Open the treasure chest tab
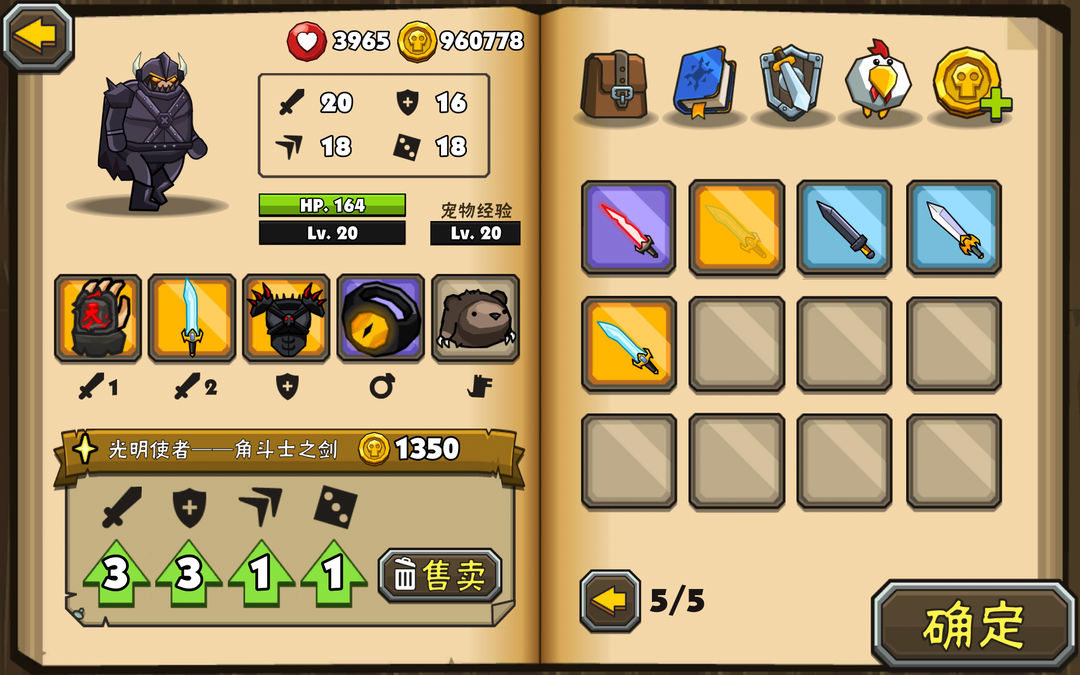 [x=615, y=85]
